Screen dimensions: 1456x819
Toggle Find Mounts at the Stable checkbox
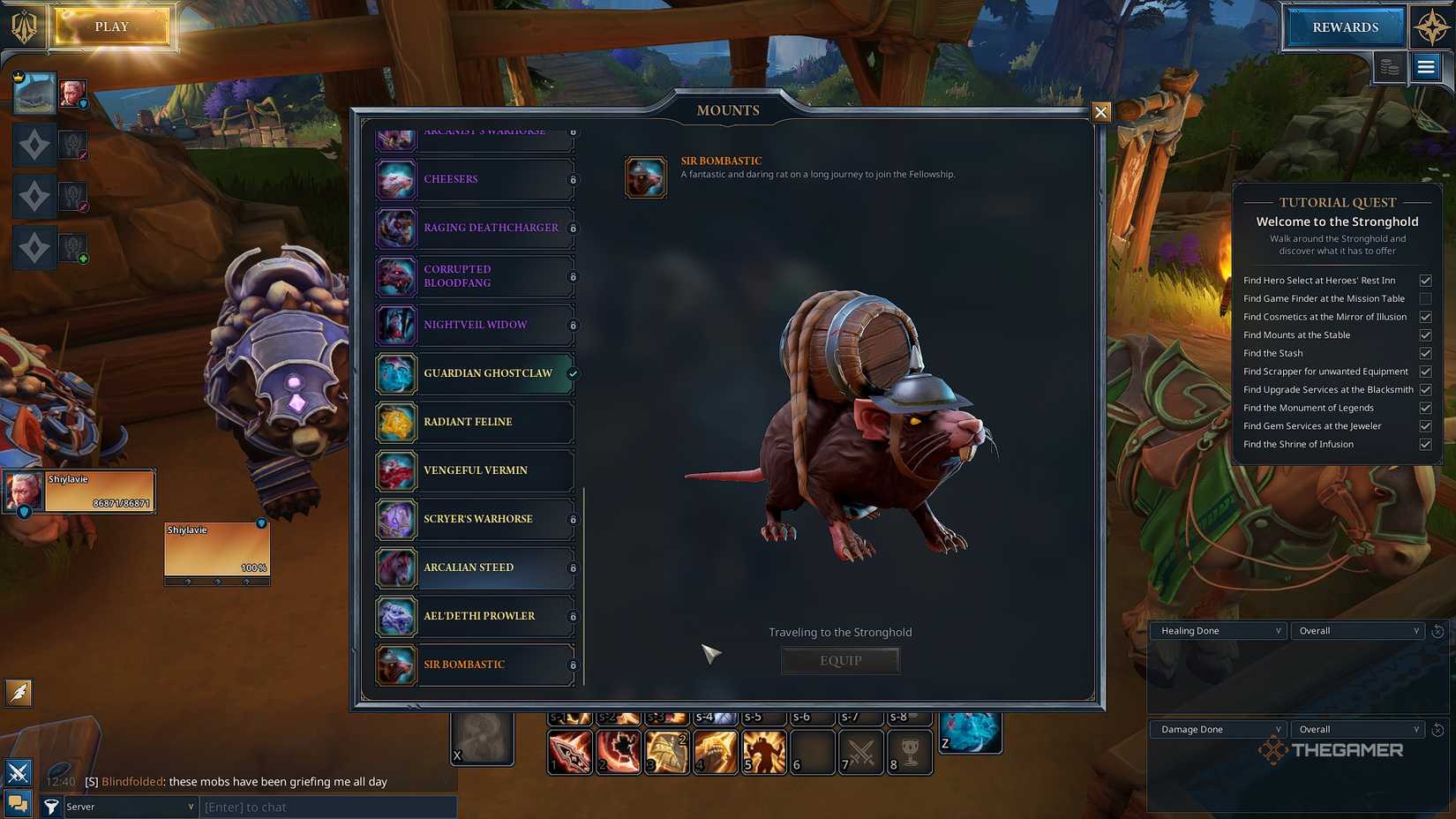(x=1426, y=334)
